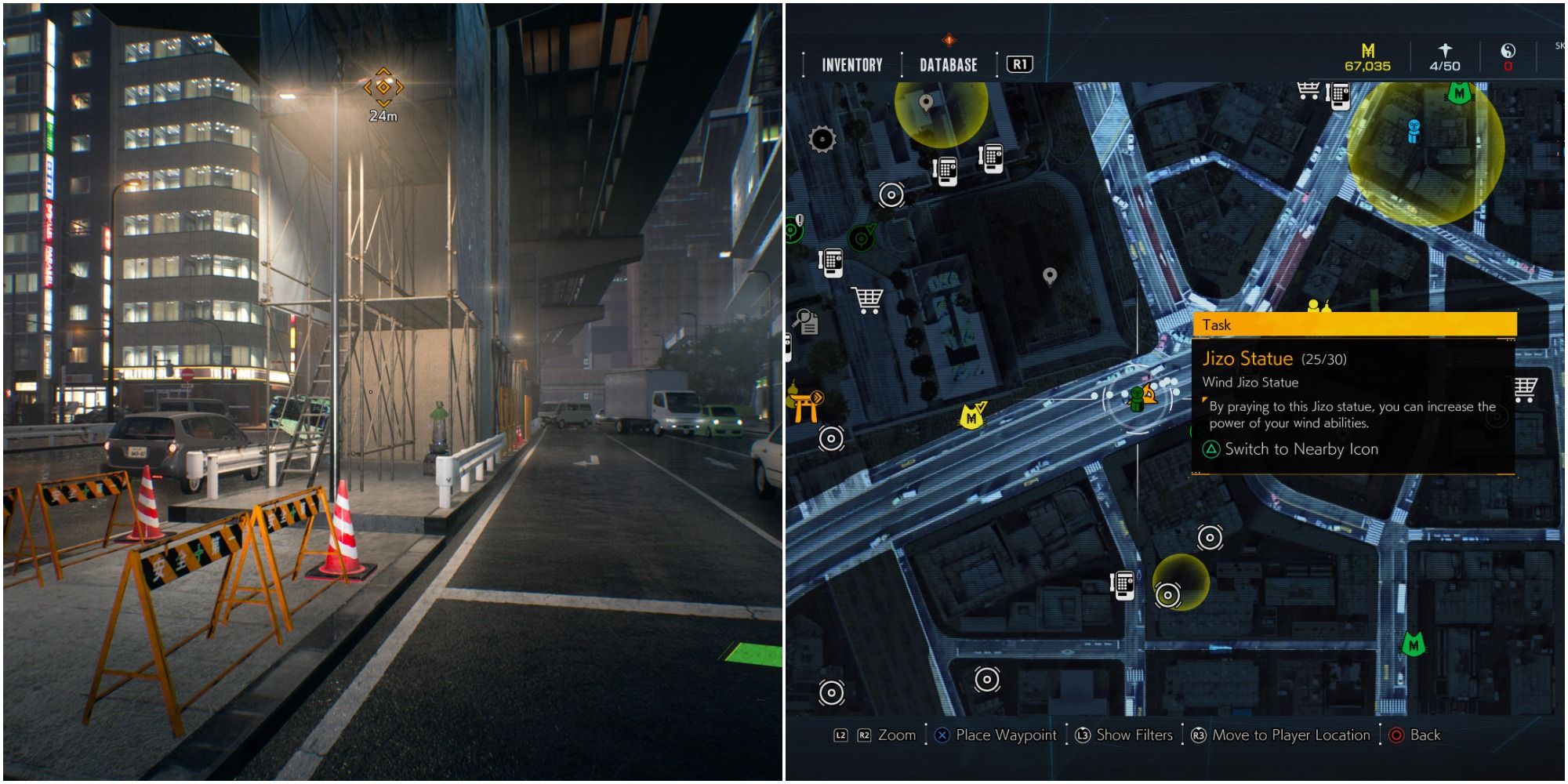Viewport: 1568px width, 784px height.
Task: Select the payphone icon beside the lower yellow circle
Action: 1123,585
